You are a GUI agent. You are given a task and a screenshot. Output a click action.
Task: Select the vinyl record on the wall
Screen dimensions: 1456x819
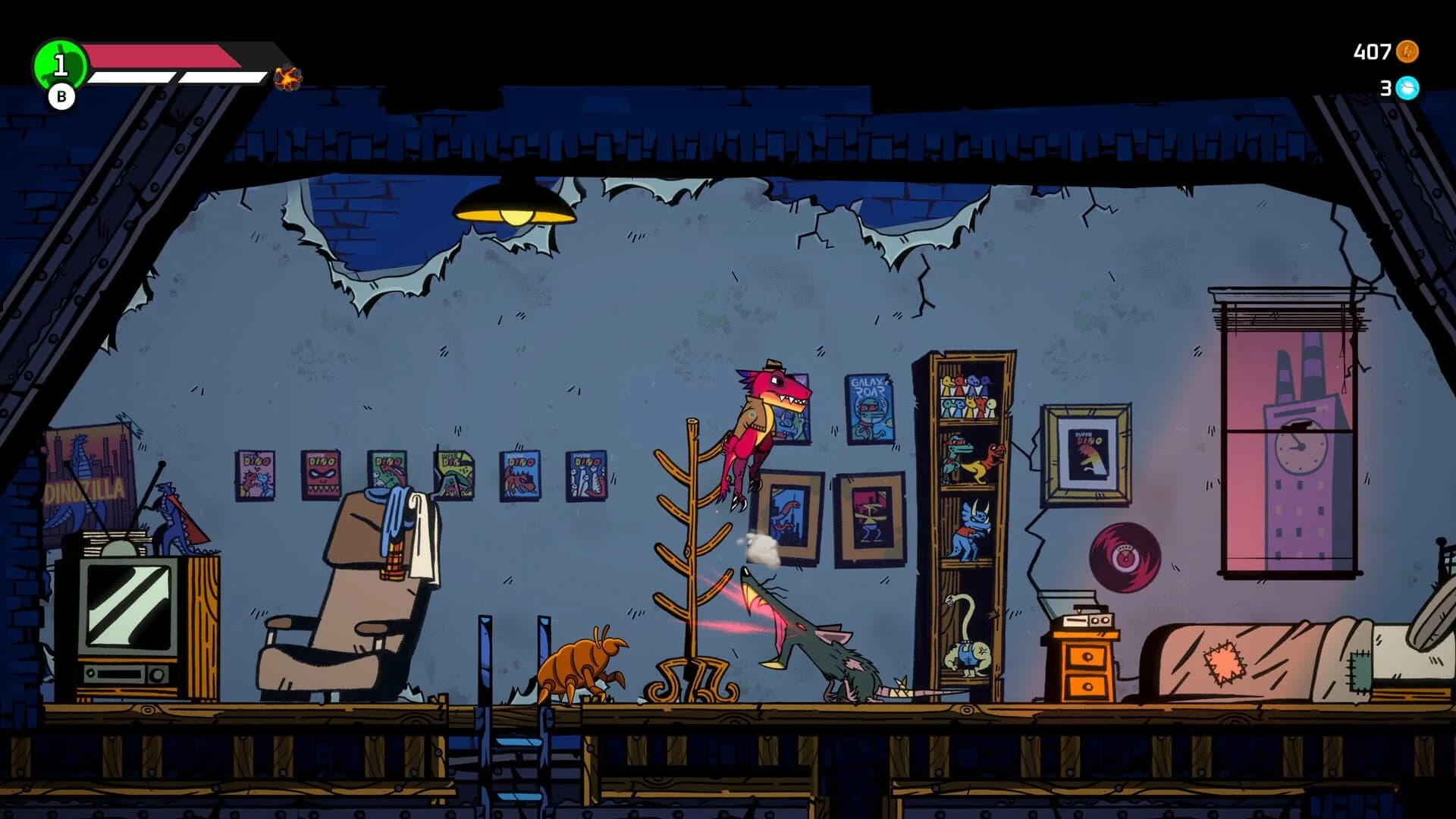coord(1126,554)
